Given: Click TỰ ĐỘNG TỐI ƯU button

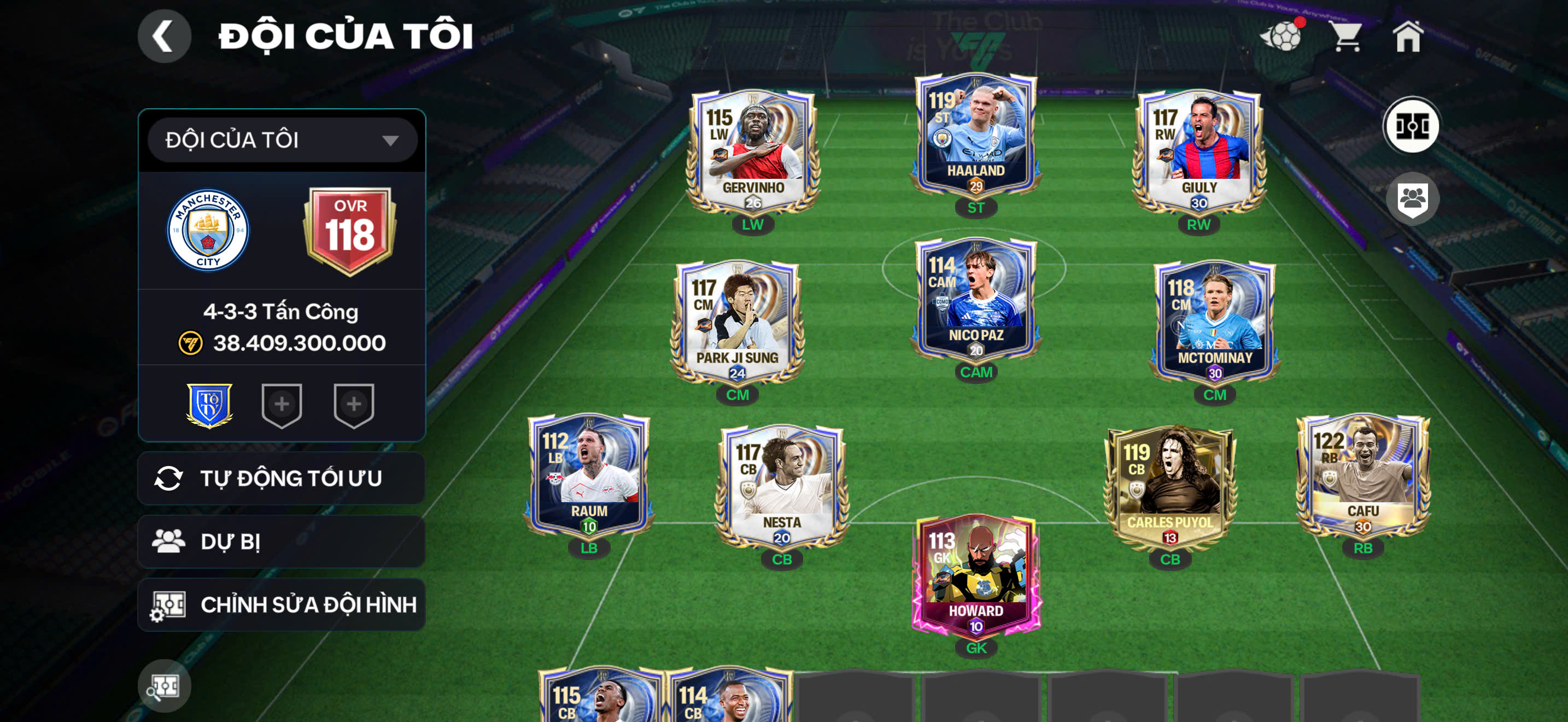Looking at the screenshot, I should point(282,479).
